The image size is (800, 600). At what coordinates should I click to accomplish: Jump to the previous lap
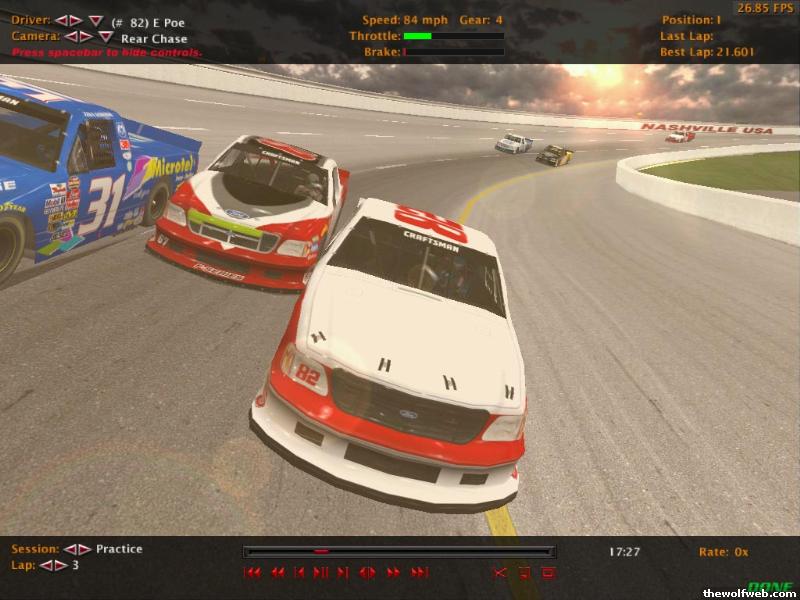pyautogui.click(x=47, y=565)
